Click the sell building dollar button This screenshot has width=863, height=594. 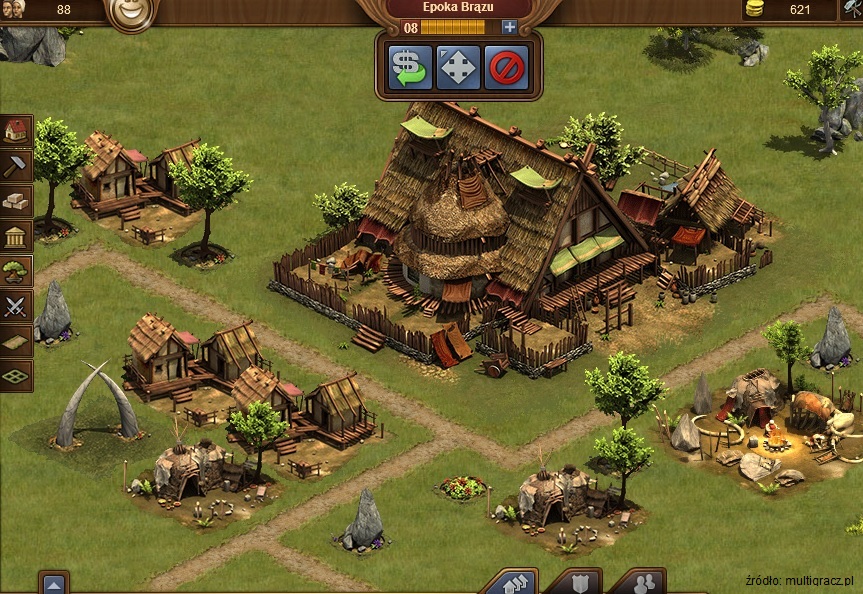[x=410, y=68]
